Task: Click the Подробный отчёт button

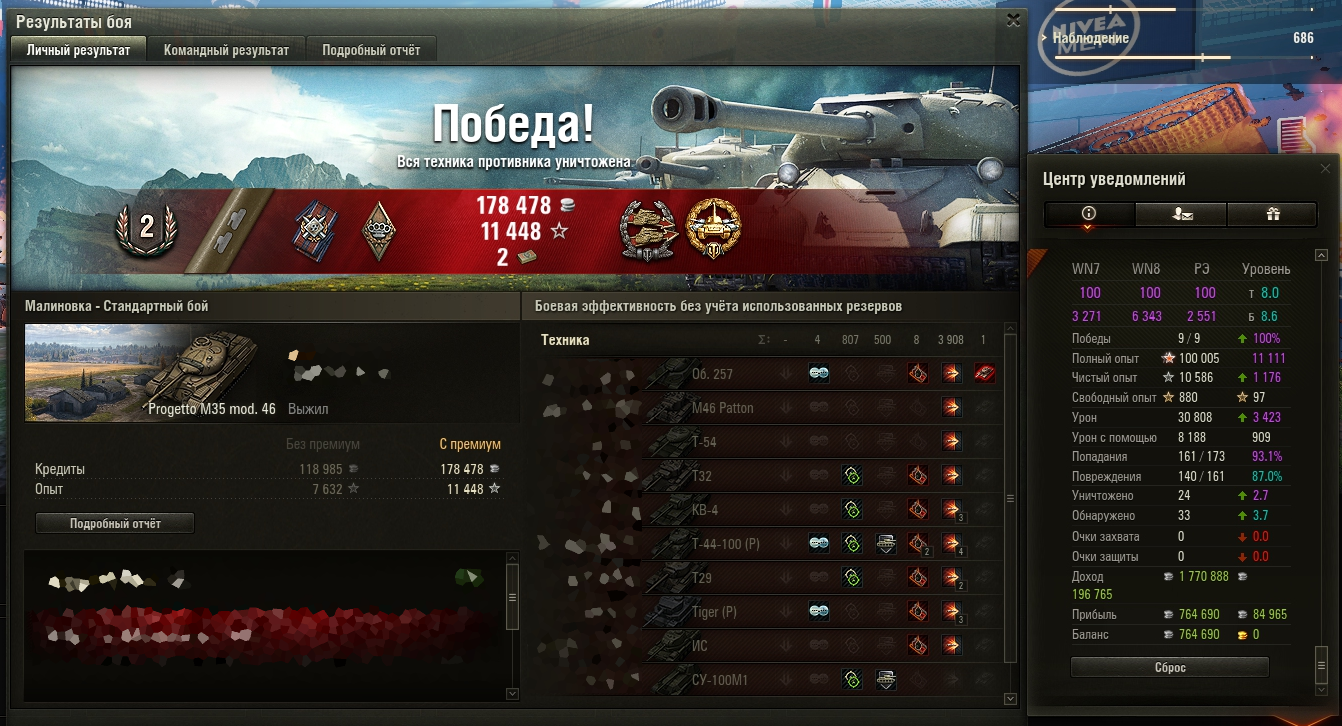Action: [x=115, y=523]
